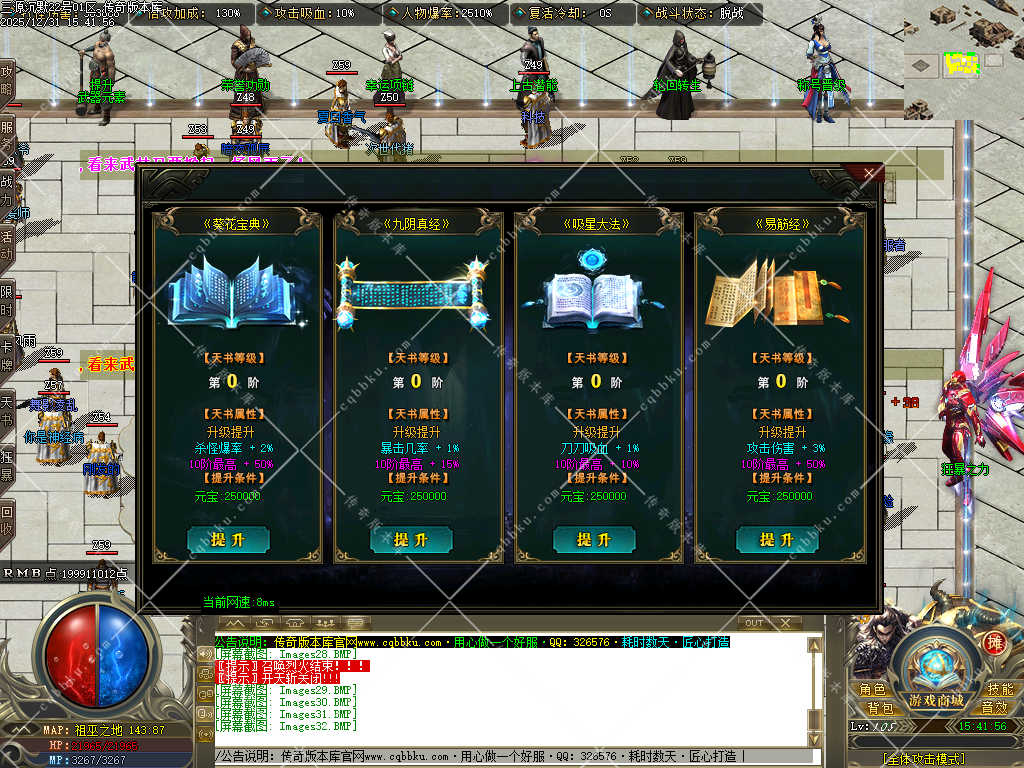This screenshot has height=768, width=1024.
Task: Open the red 摊 stall button
Action: (x=994, y=643)
